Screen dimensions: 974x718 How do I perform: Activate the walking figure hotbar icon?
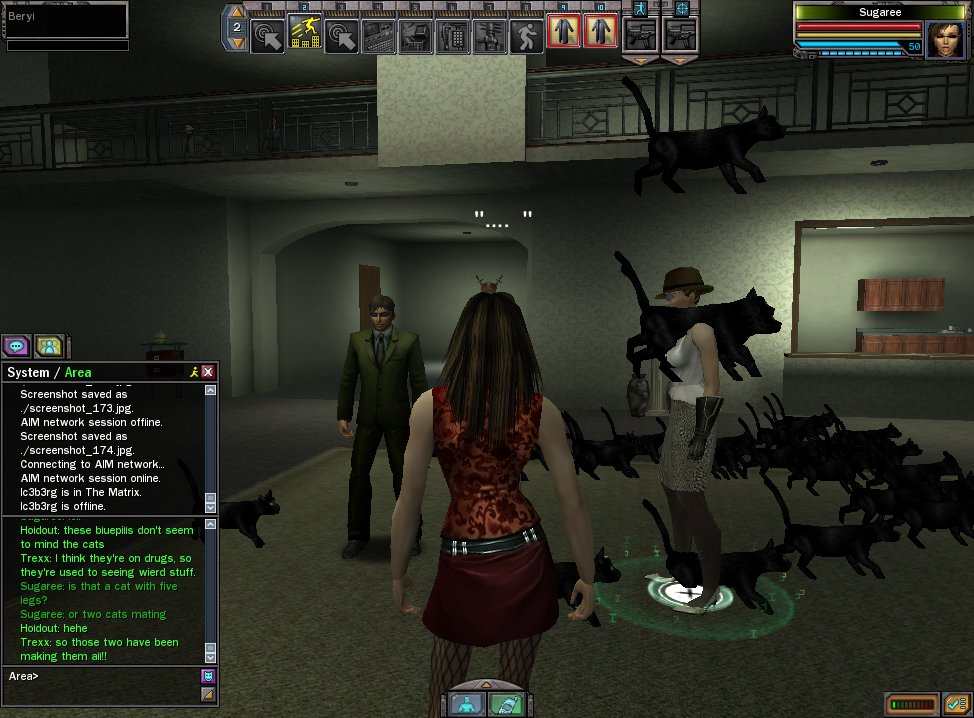coord(525,35)
